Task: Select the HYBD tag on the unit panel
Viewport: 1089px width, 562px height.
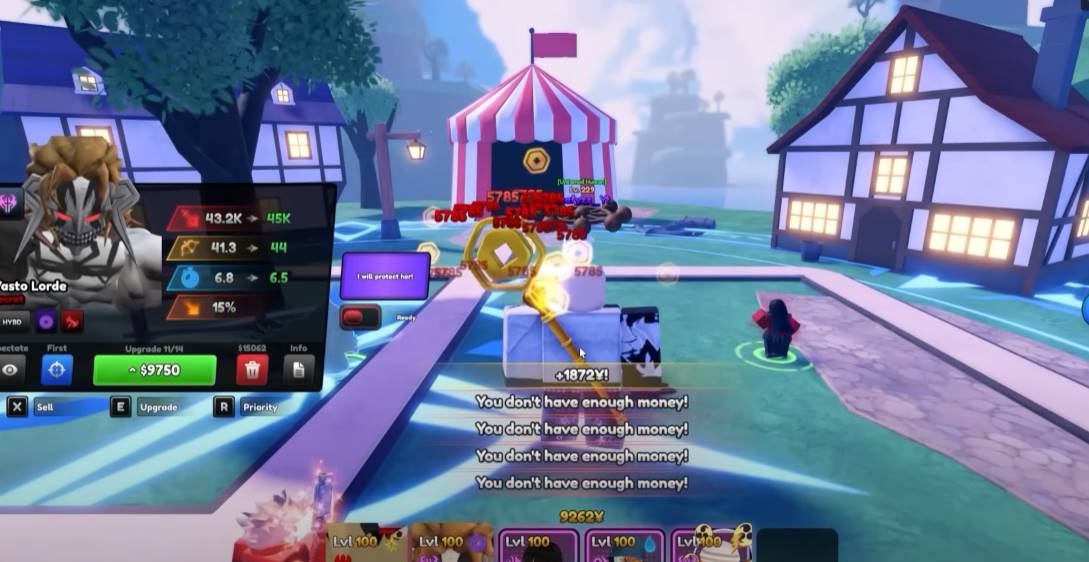Action: [12, 322]
